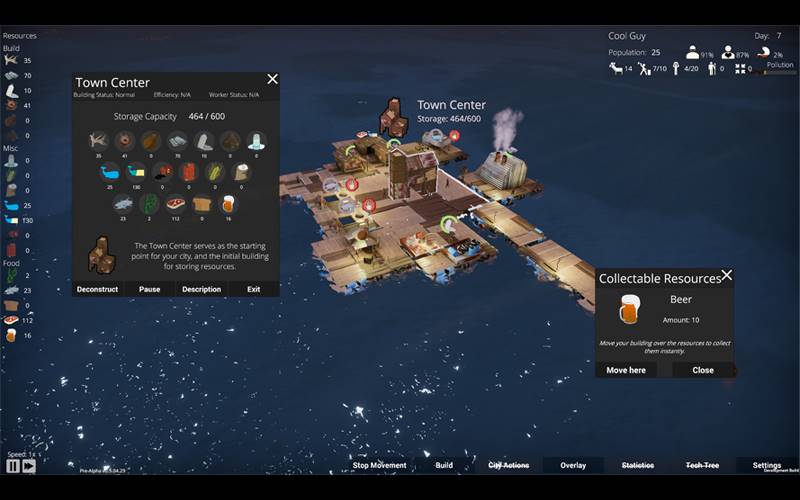The image size is (800, 500).
Task: Select the fish storage icon
Action: click(124, 202)
